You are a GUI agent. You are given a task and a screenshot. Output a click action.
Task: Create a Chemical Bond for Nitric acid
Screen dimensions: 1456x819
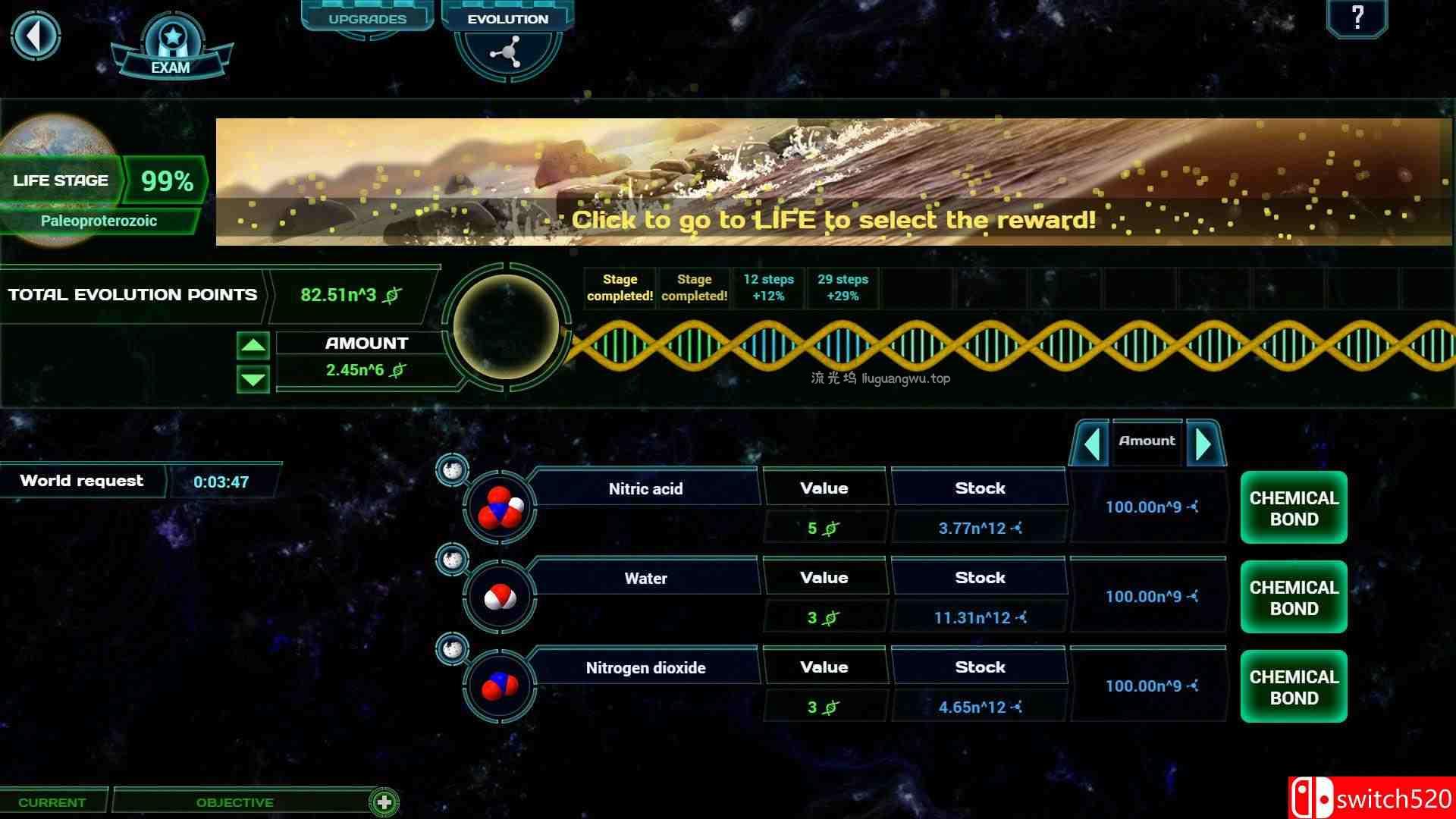1293,508
